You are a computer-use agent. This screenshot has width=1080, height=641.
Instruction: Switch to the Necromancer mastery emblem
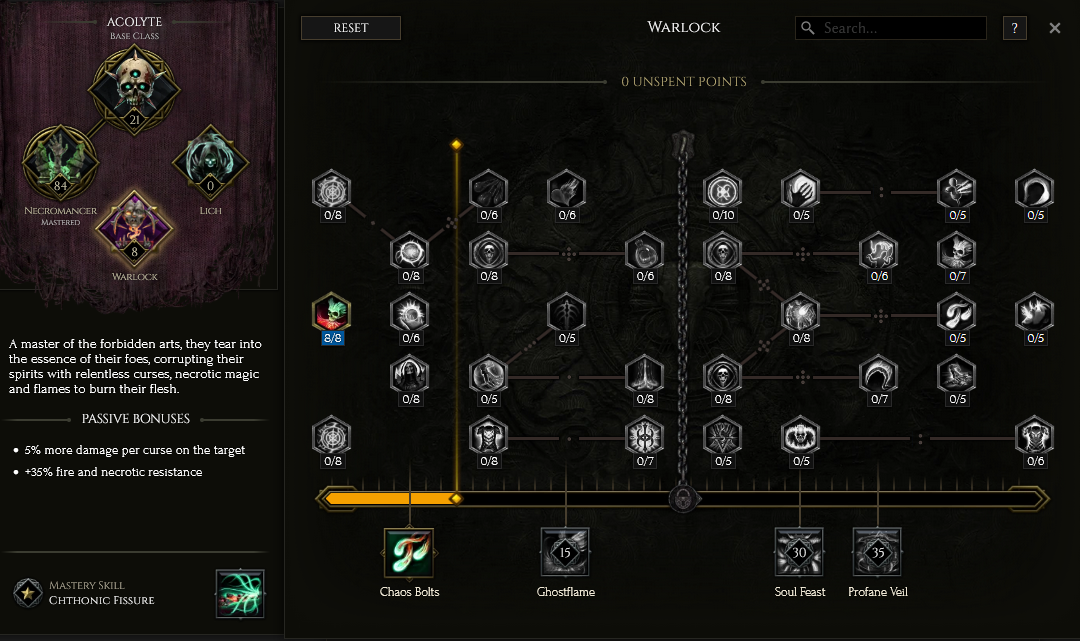coord(60,162)
